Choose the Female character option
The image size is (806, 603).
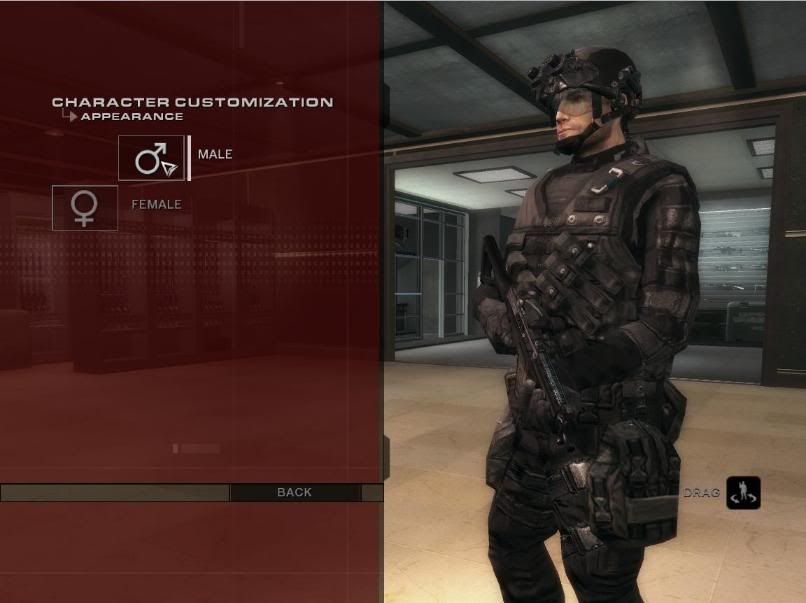pyautogui.click(x=85, y=207)
